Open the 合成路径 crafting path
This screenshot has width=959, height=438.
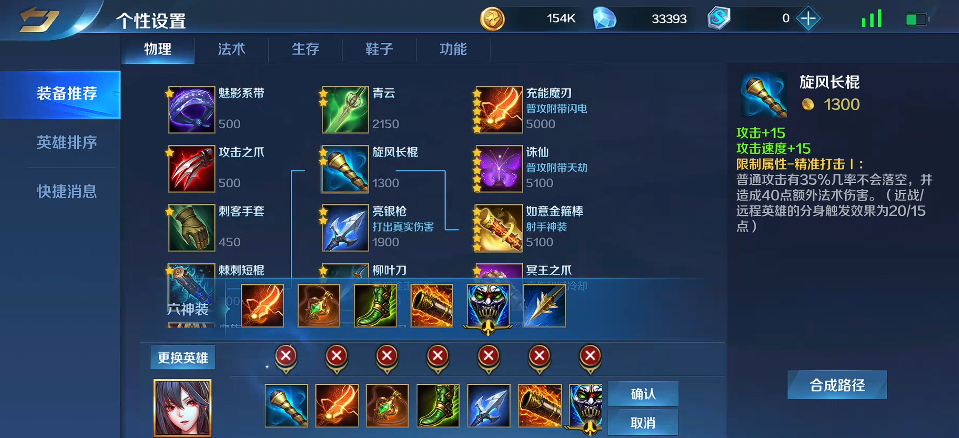click(837, 385)
